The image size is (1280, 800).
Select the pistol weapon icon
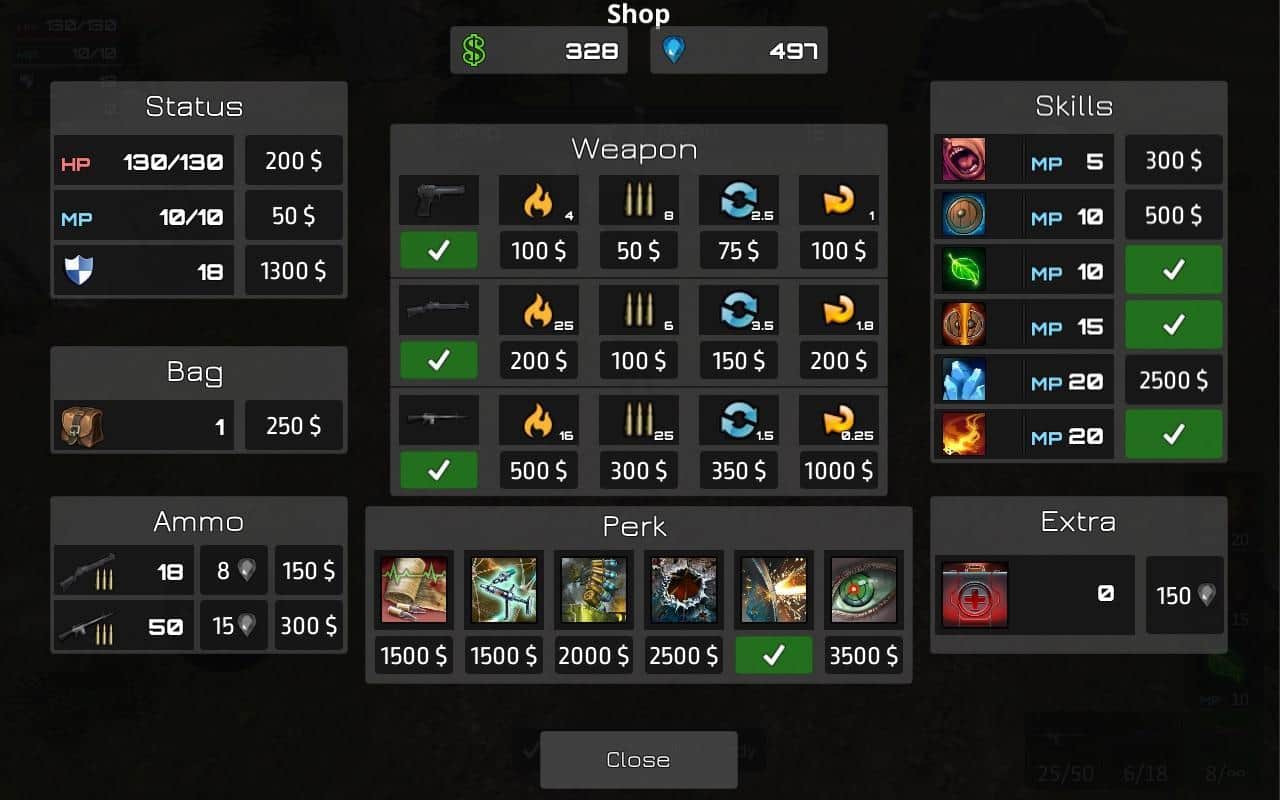(438, 200)
